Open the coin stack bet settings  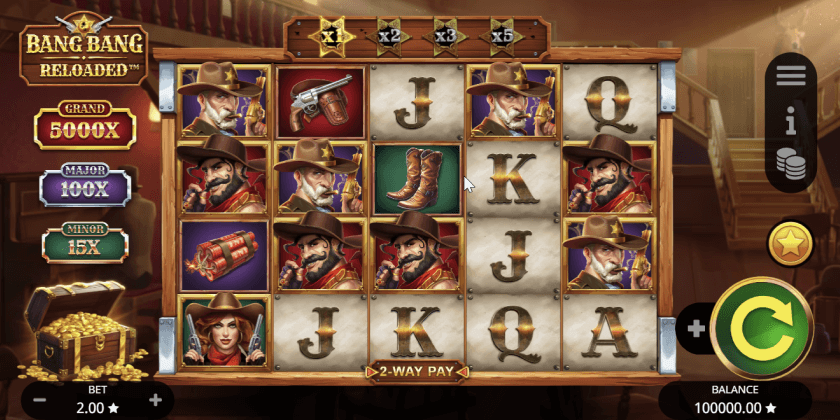click(790, 164)
